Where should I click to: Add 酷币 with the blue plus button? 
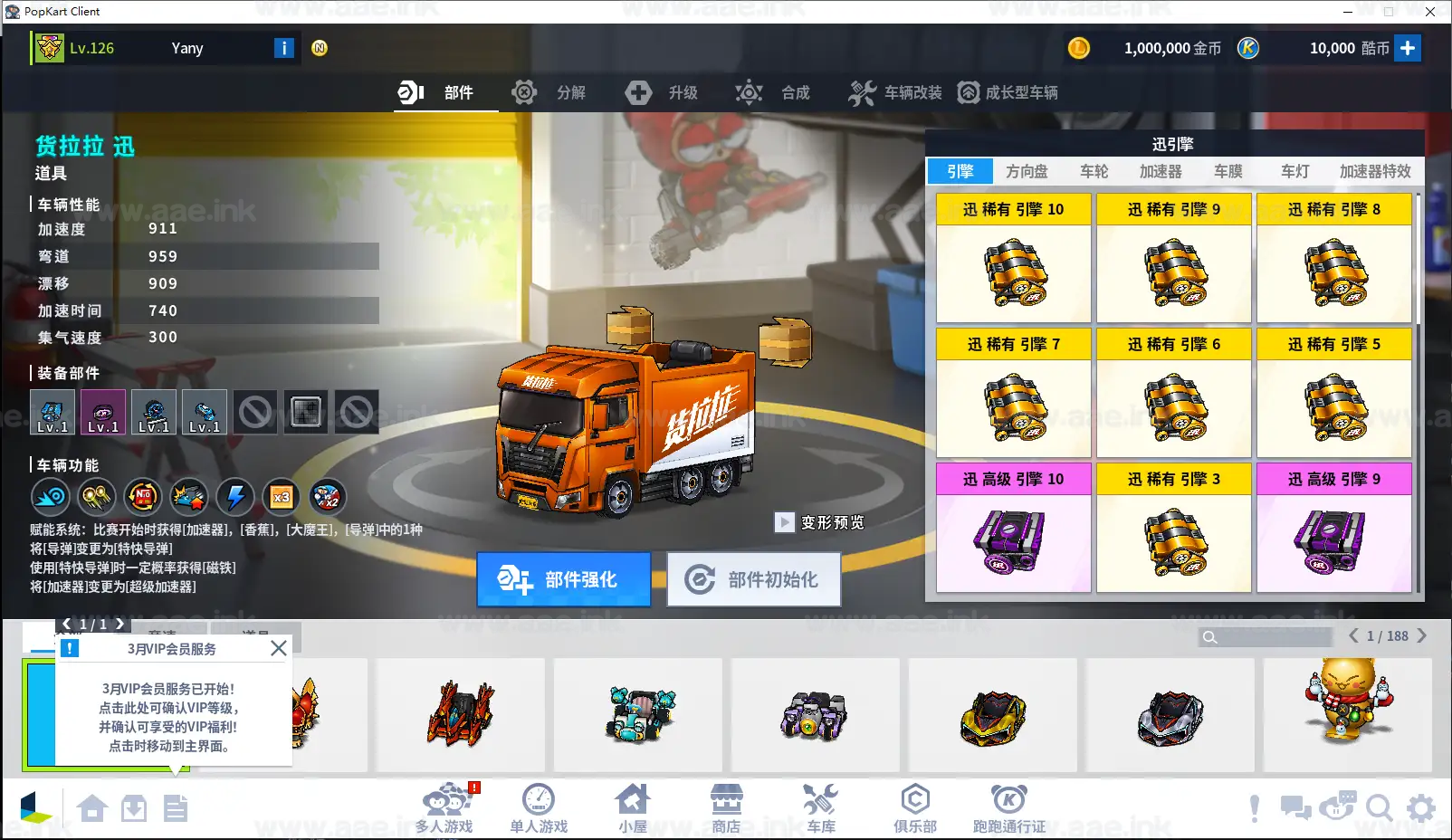[1407, 48]
